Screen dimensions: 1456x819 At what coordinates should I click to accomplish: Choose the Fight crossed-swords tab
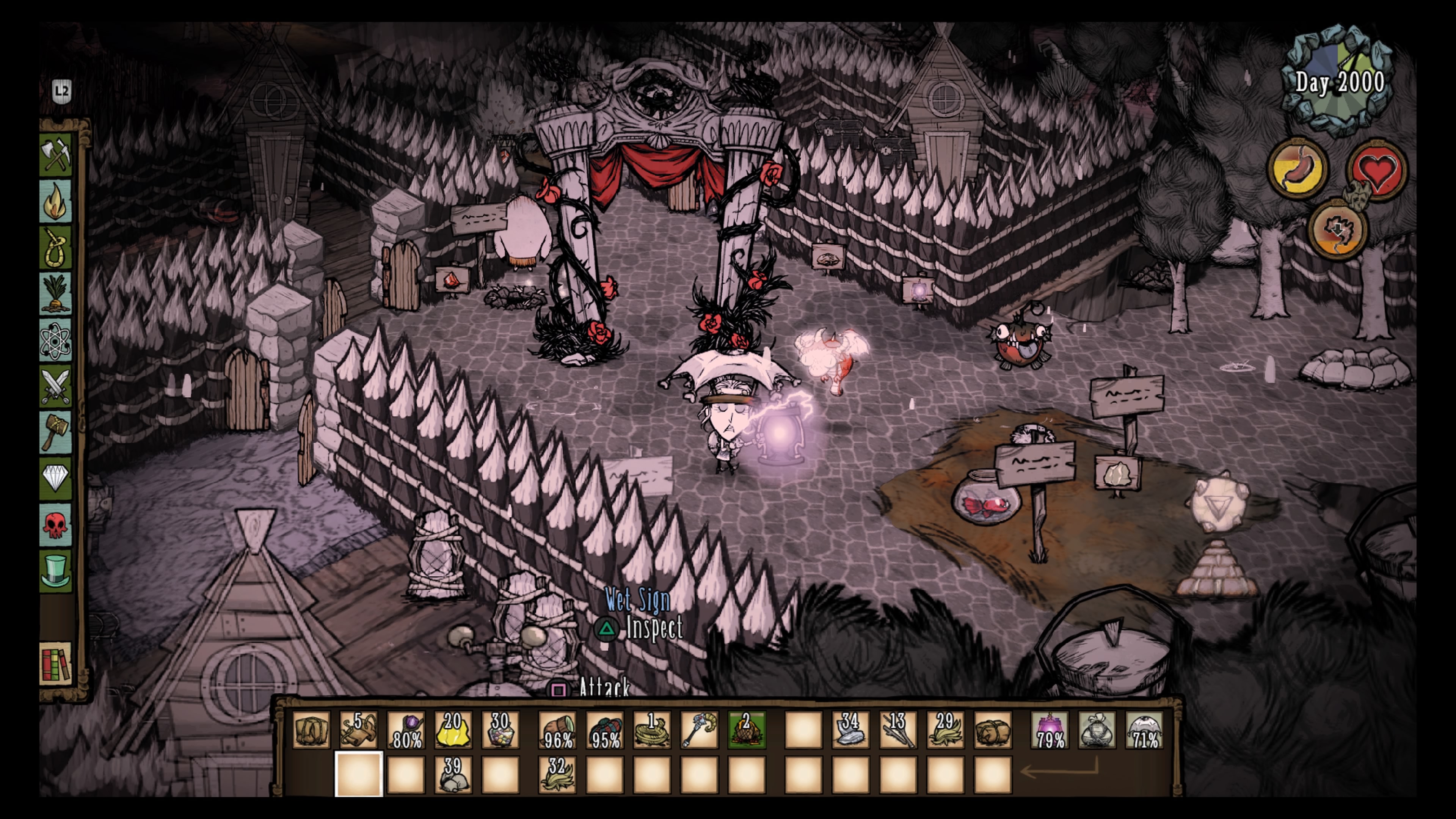click(x=56, y=387)
